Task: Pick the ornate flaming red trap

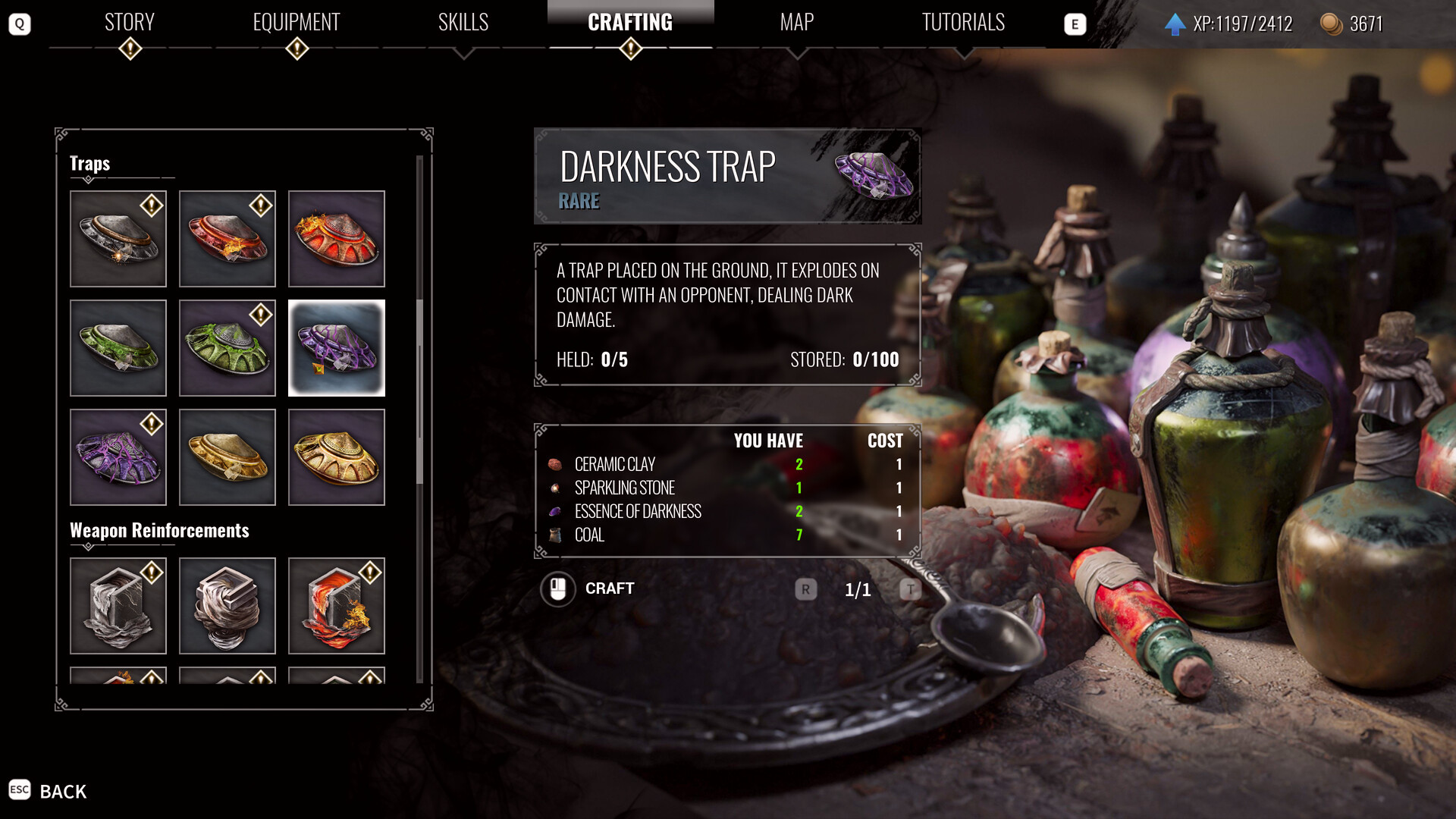Action: (337, 239)
